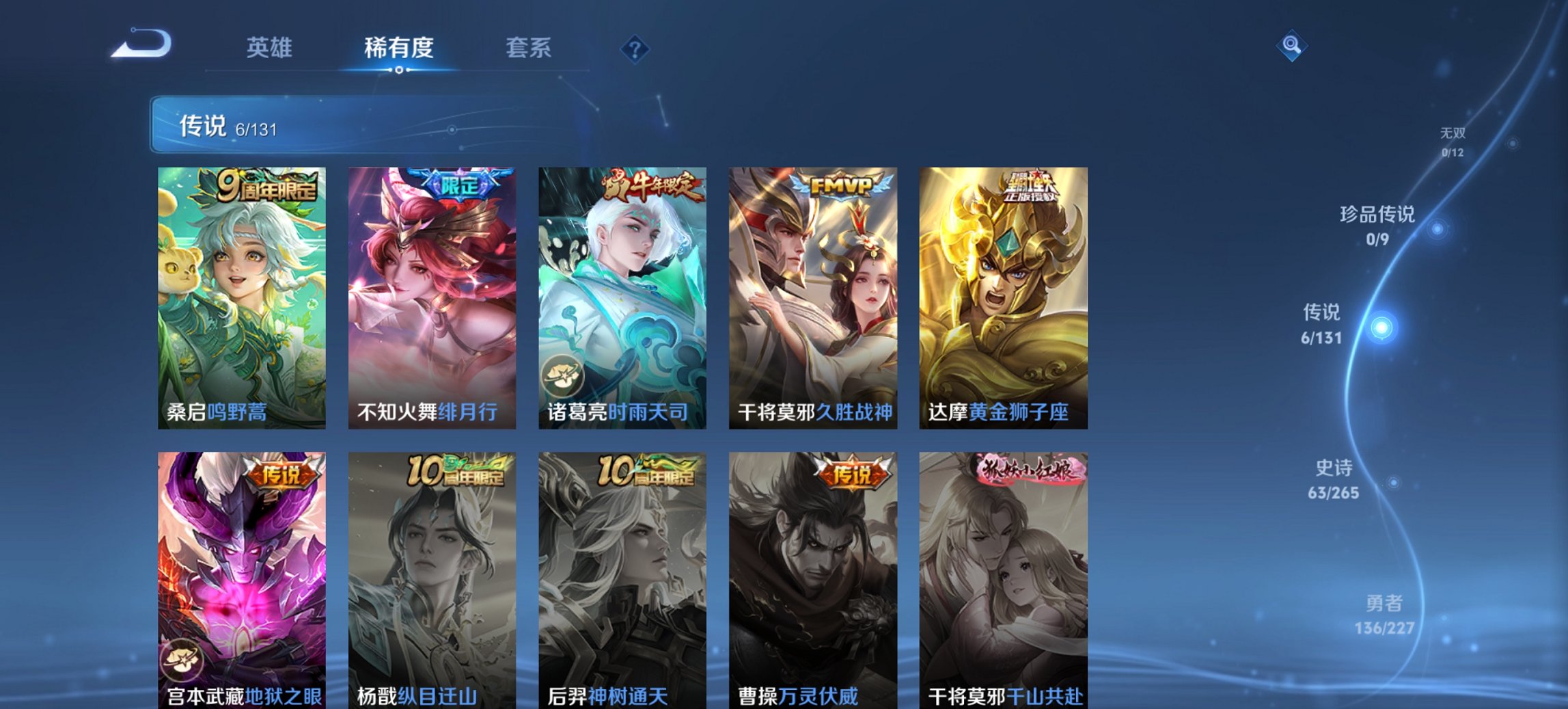Viewport: 1568px width, 709px height.
Task: Select the 无双 rarity category
Action: click(x=1453, y=134)
